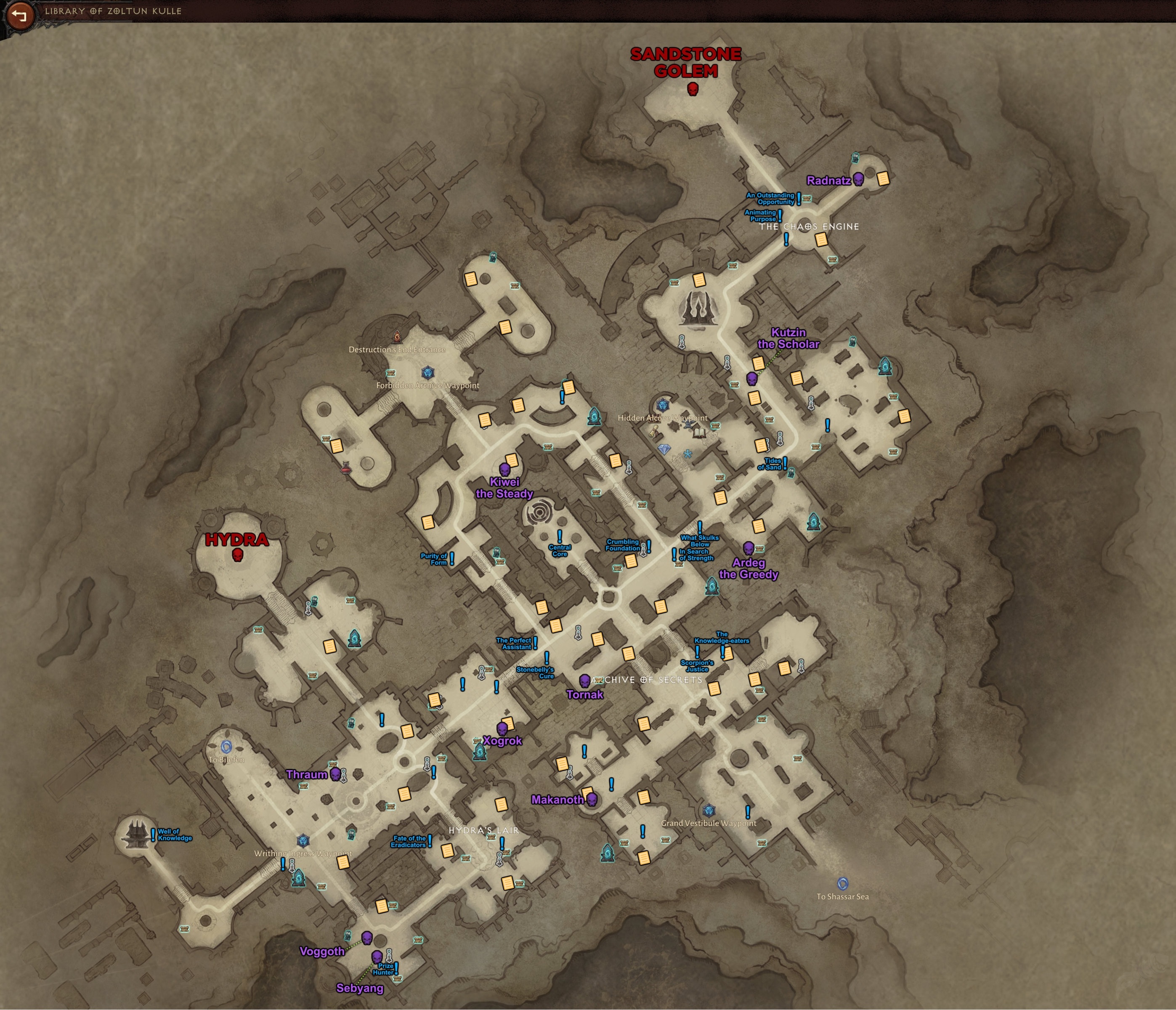Click Kutzin the Scholar's skull marker
Image resolution: width=1176 pixels, height=1010 pixels.
[752, 379]
